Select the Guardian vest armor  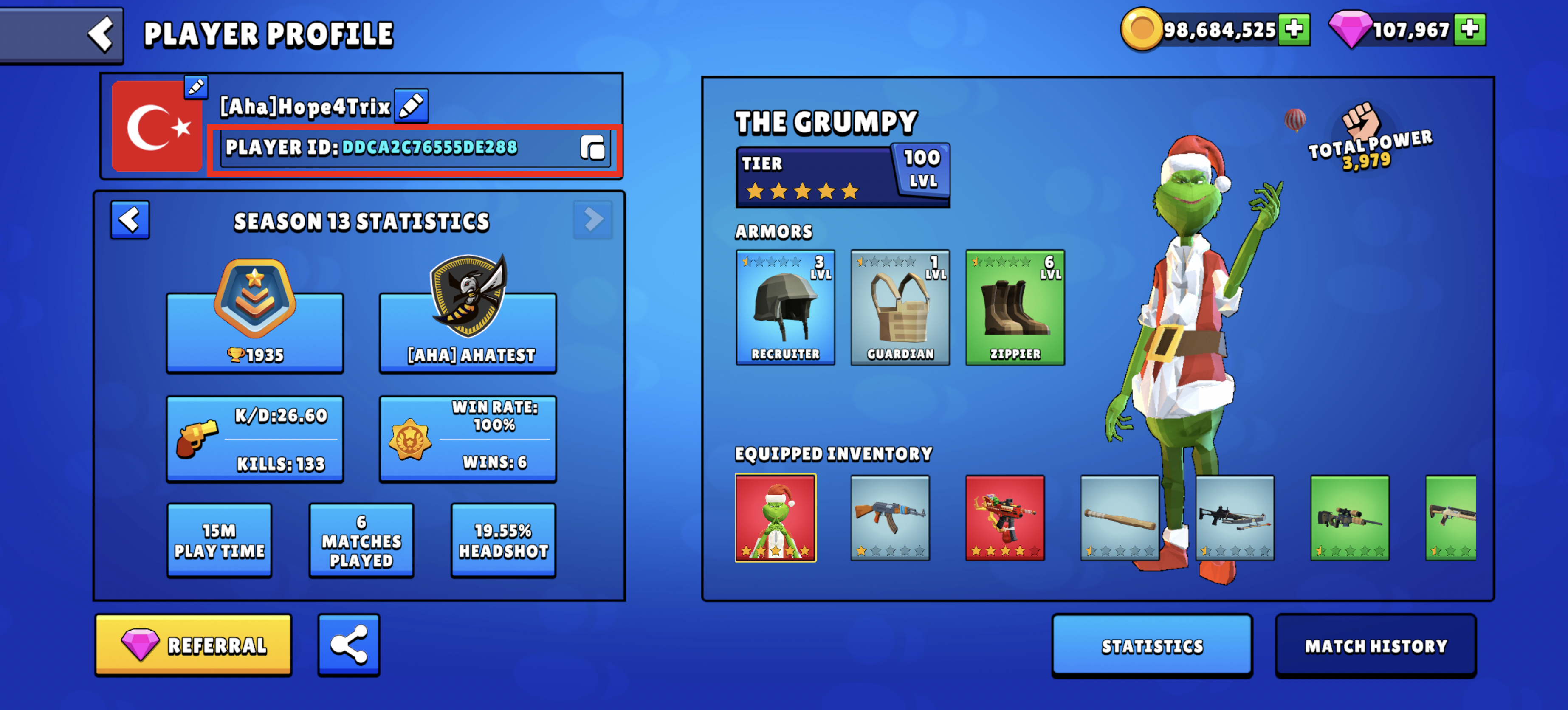[900, 307]
